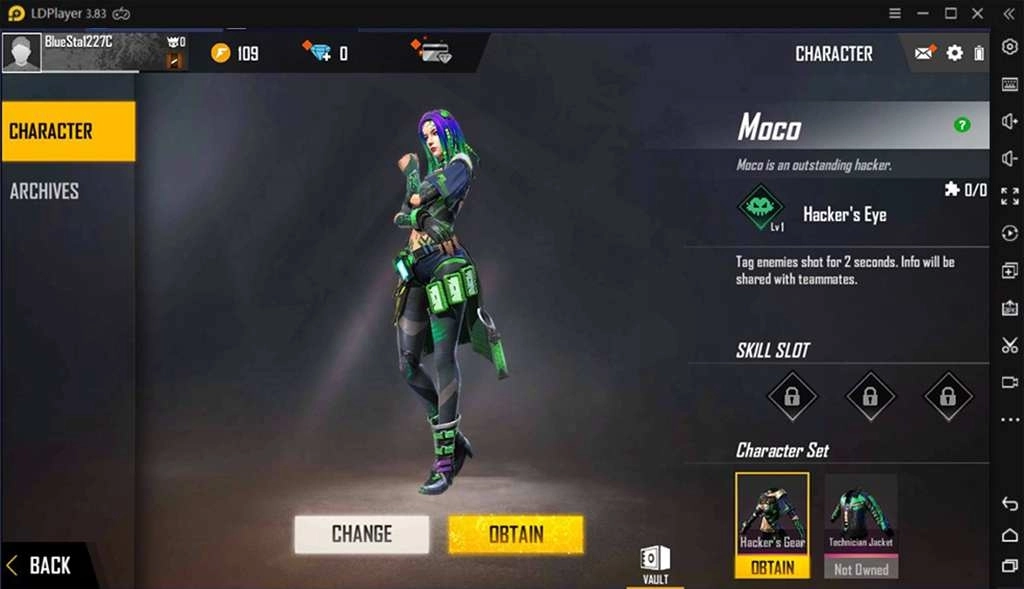Click the gold coin currency icon
Screen dimensions: 1024x589
tap(221, 53)
